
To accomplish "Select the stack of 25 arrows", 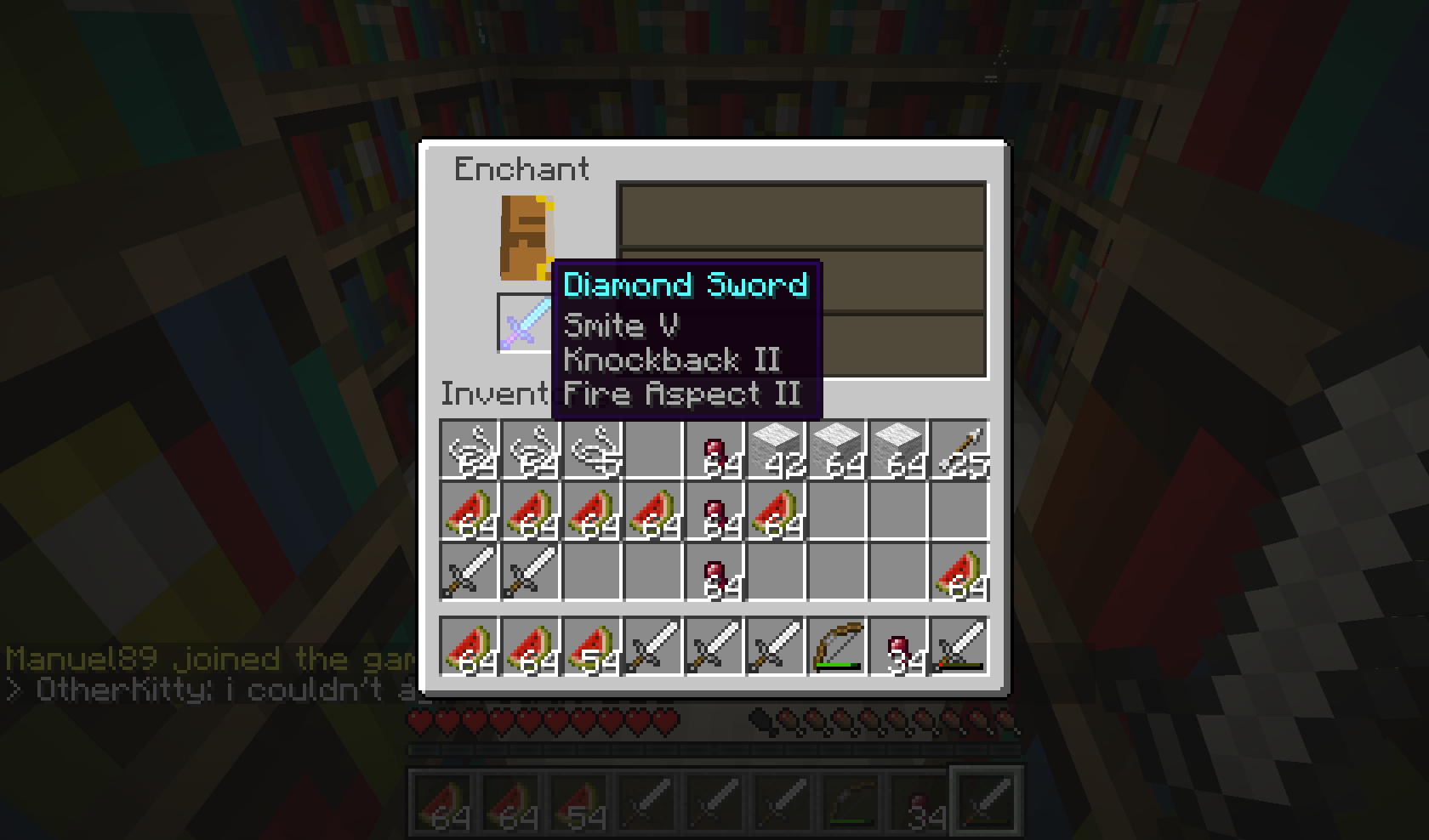I will pos(961,449).
